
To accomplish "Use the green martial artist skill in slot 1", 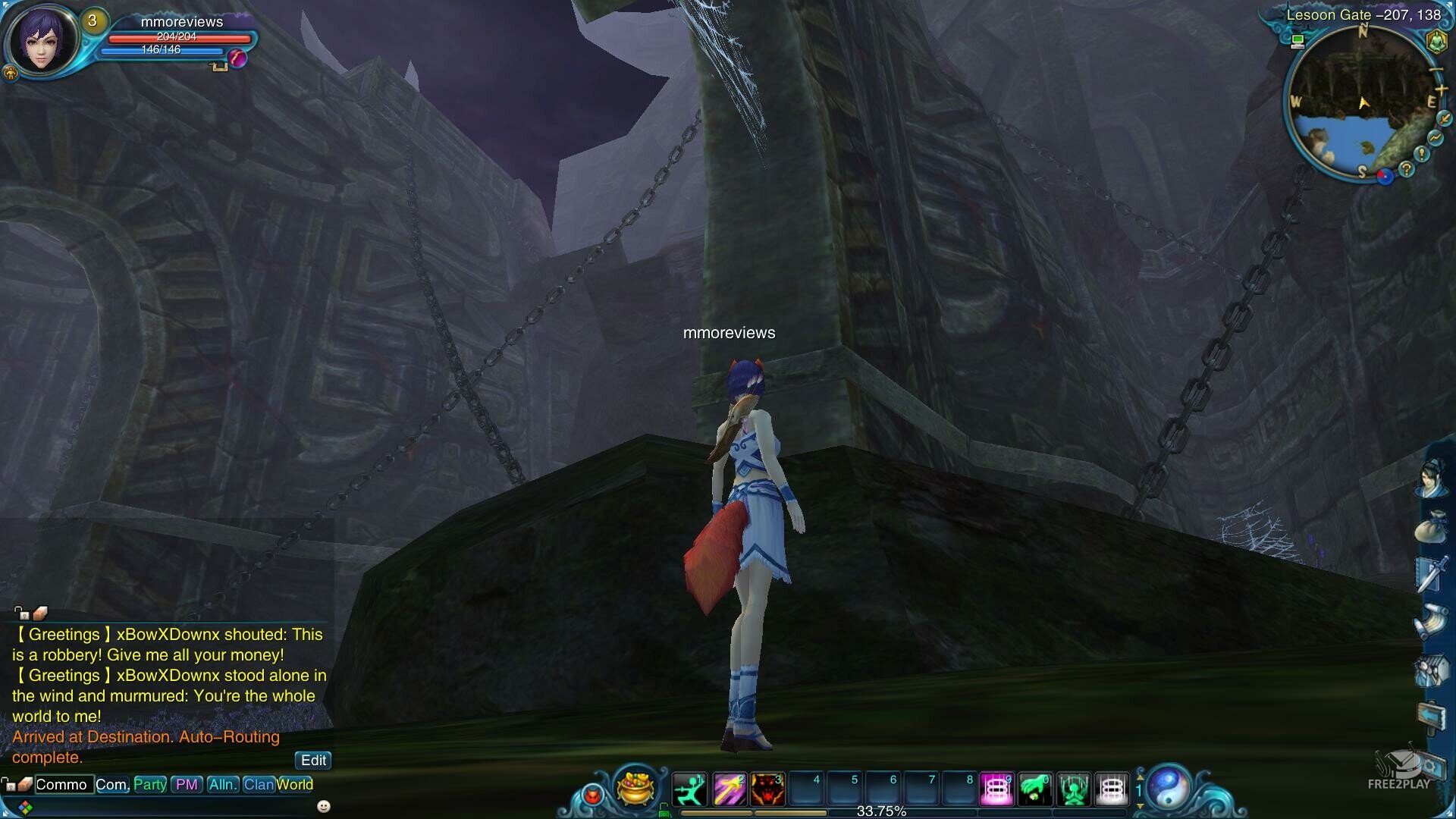I will click(689, 789).
